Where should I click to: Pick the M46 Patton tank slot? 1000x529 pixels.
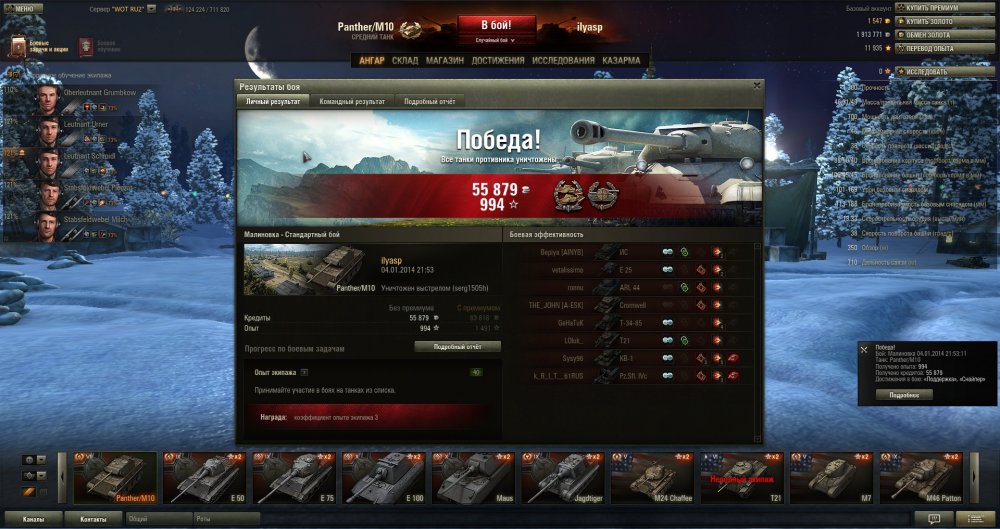point(921,477)
